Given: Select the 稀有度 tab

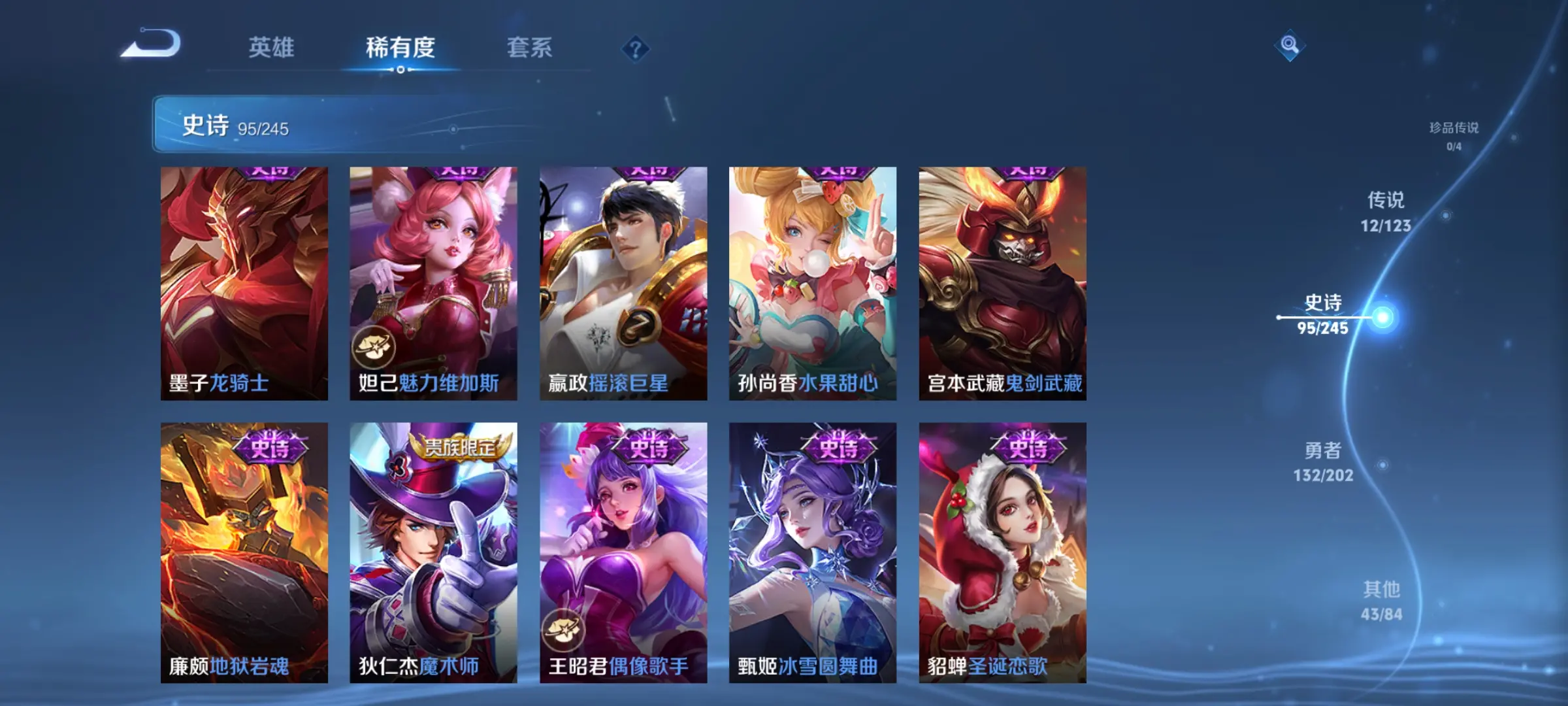Looking at the screenshot, I should pyautogui.click(x=400, y=48).
